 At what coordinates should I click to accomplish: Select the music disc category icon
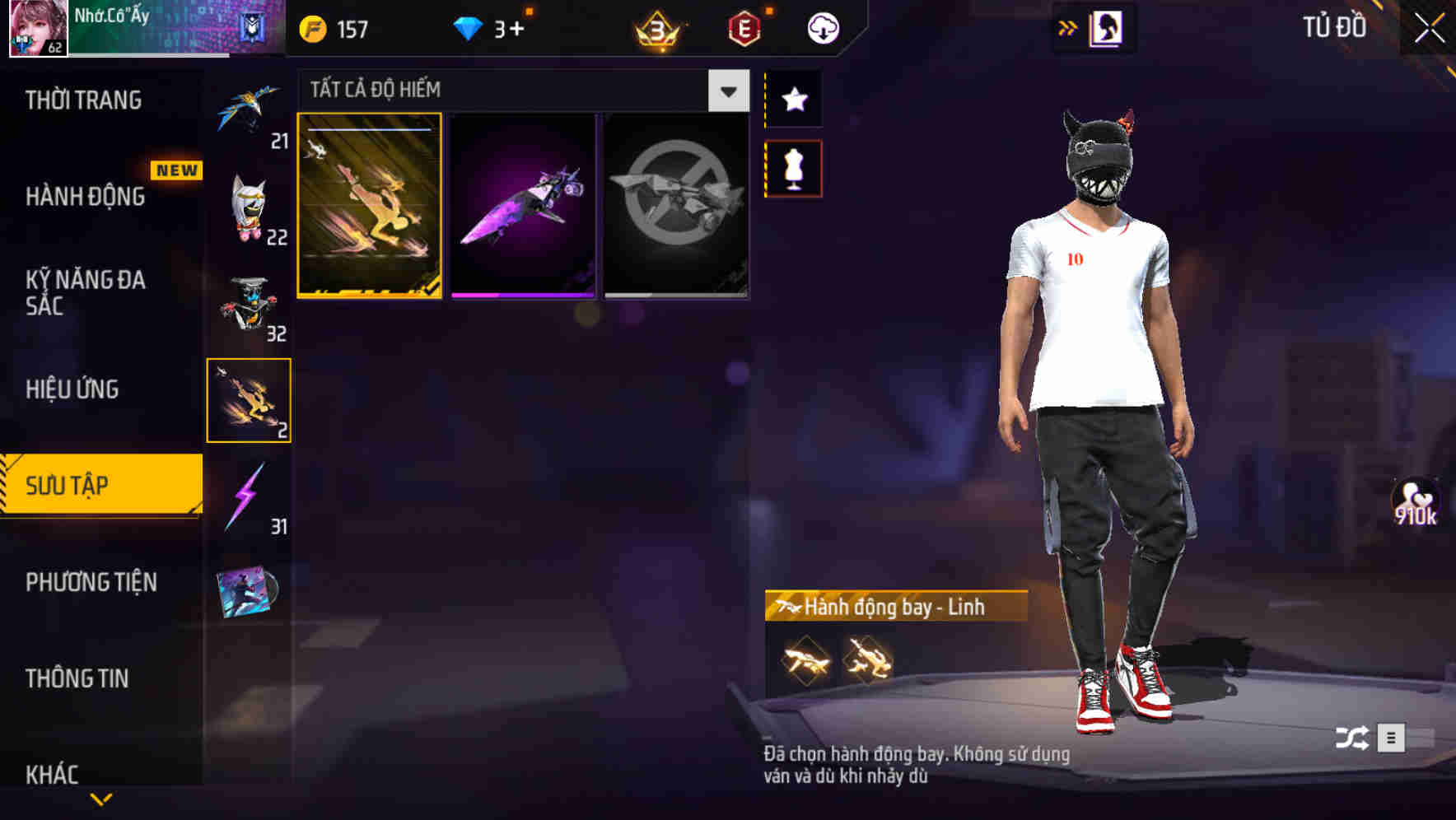point(247,593)
